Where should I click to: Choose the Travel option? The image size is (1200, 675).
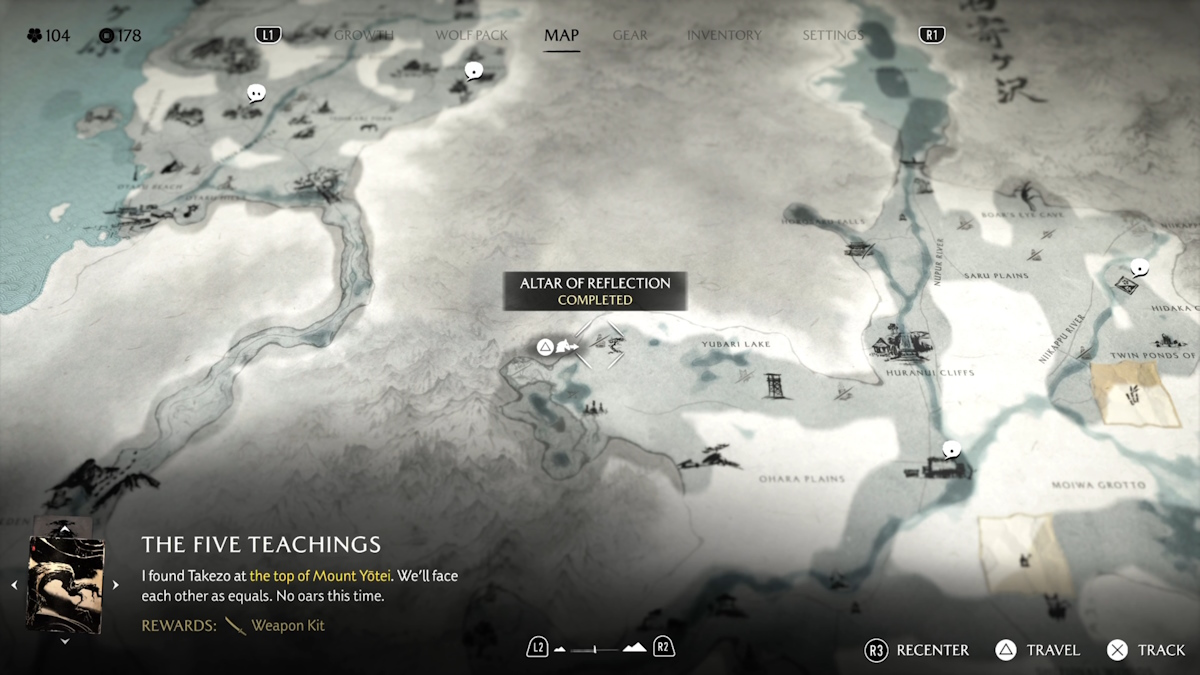[x=1038, y=650]
